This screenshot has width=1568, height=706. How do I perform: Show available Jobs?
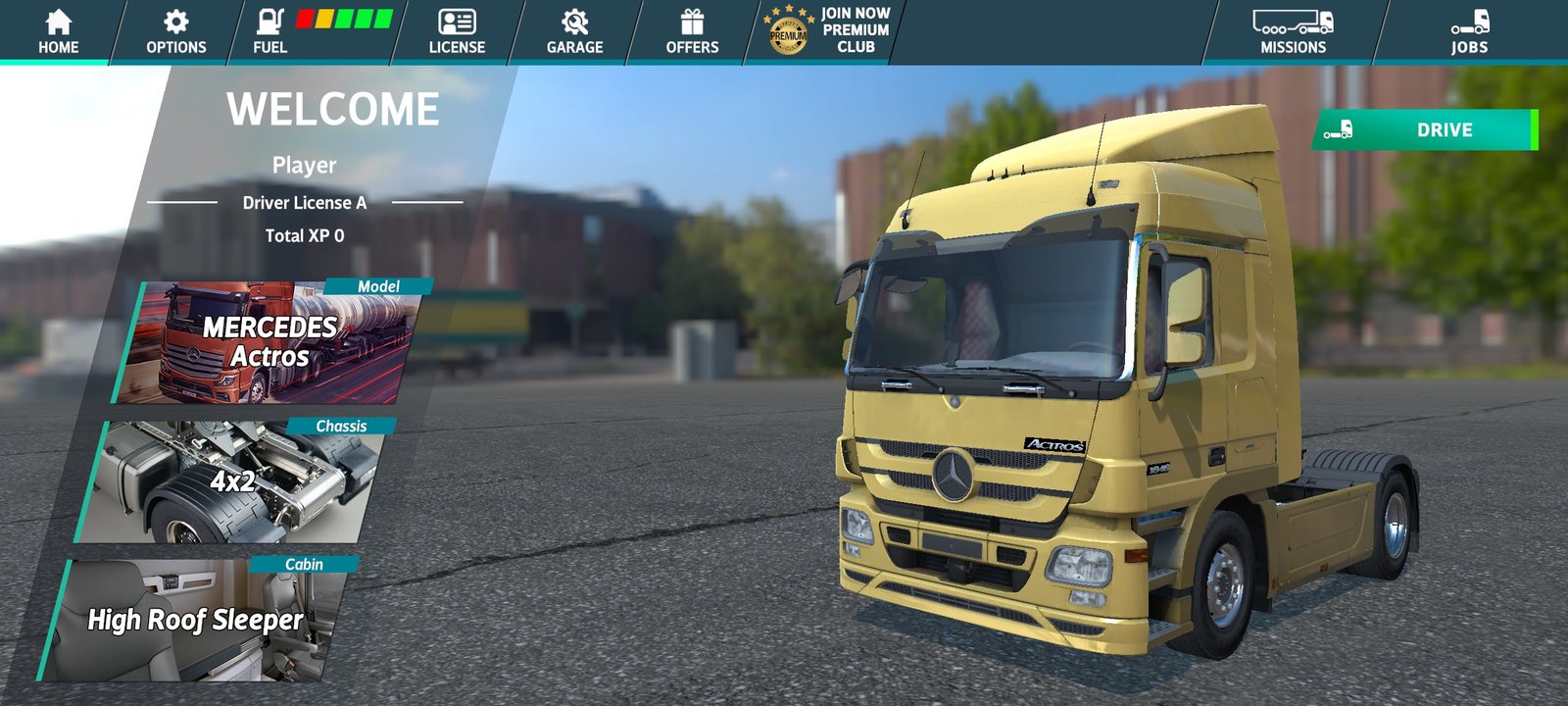[x=1469, y=31]
